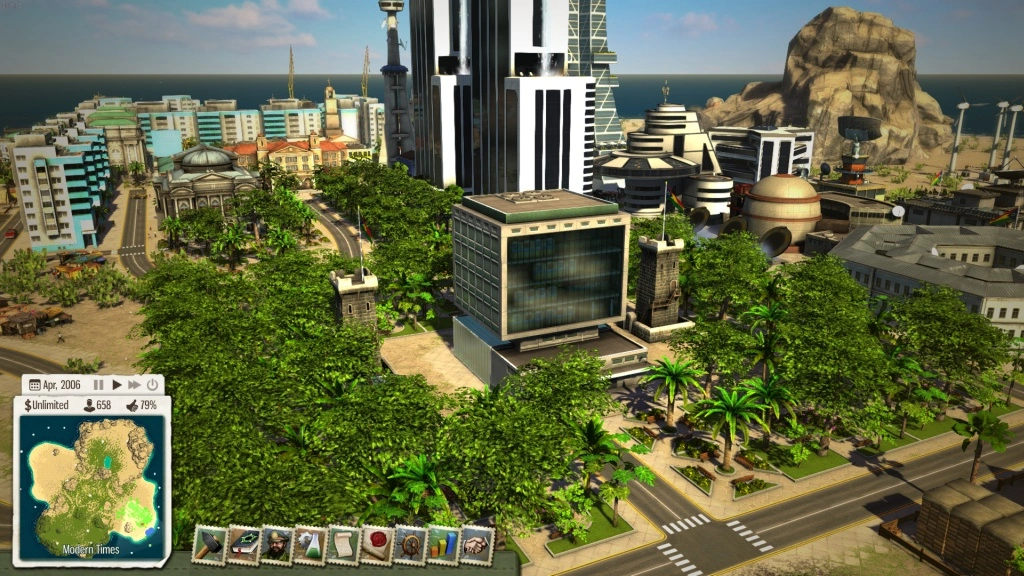The image size is (1024, 576).
Task: Click the Unlimited treasury dollar indicator
Action: 45,405
